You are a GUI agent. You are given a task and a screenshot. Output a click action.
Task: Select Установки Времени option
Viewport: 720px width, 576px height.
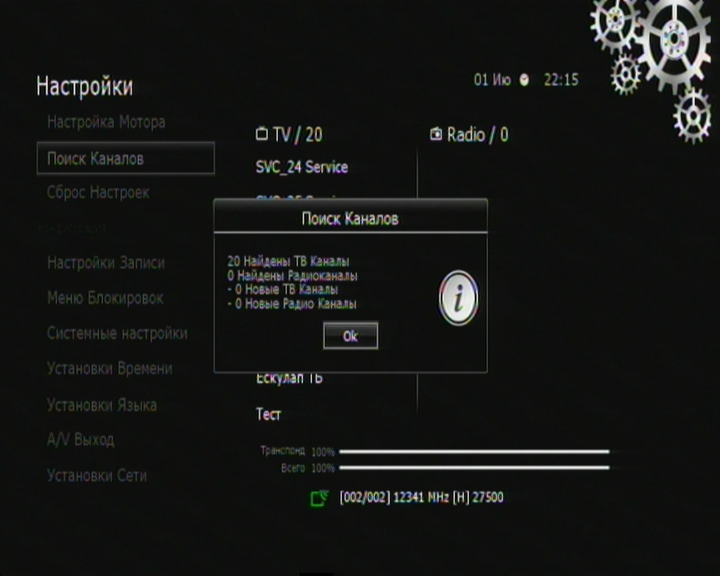pyautogui.click(x=110, y=368)
